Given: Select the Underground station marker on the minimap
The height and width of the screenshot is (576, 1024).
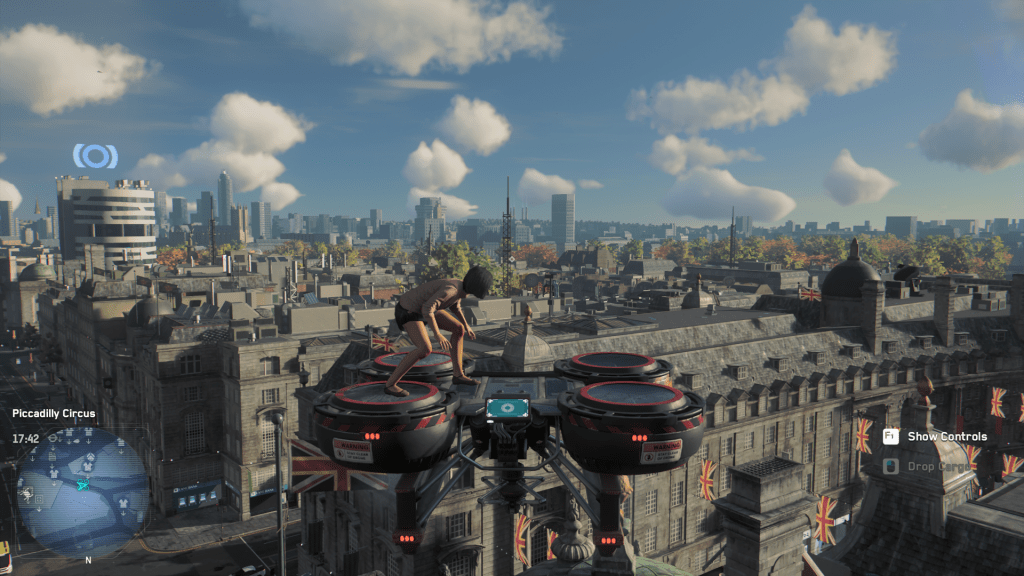Looking at the screenshot, I should click(52, 438).
